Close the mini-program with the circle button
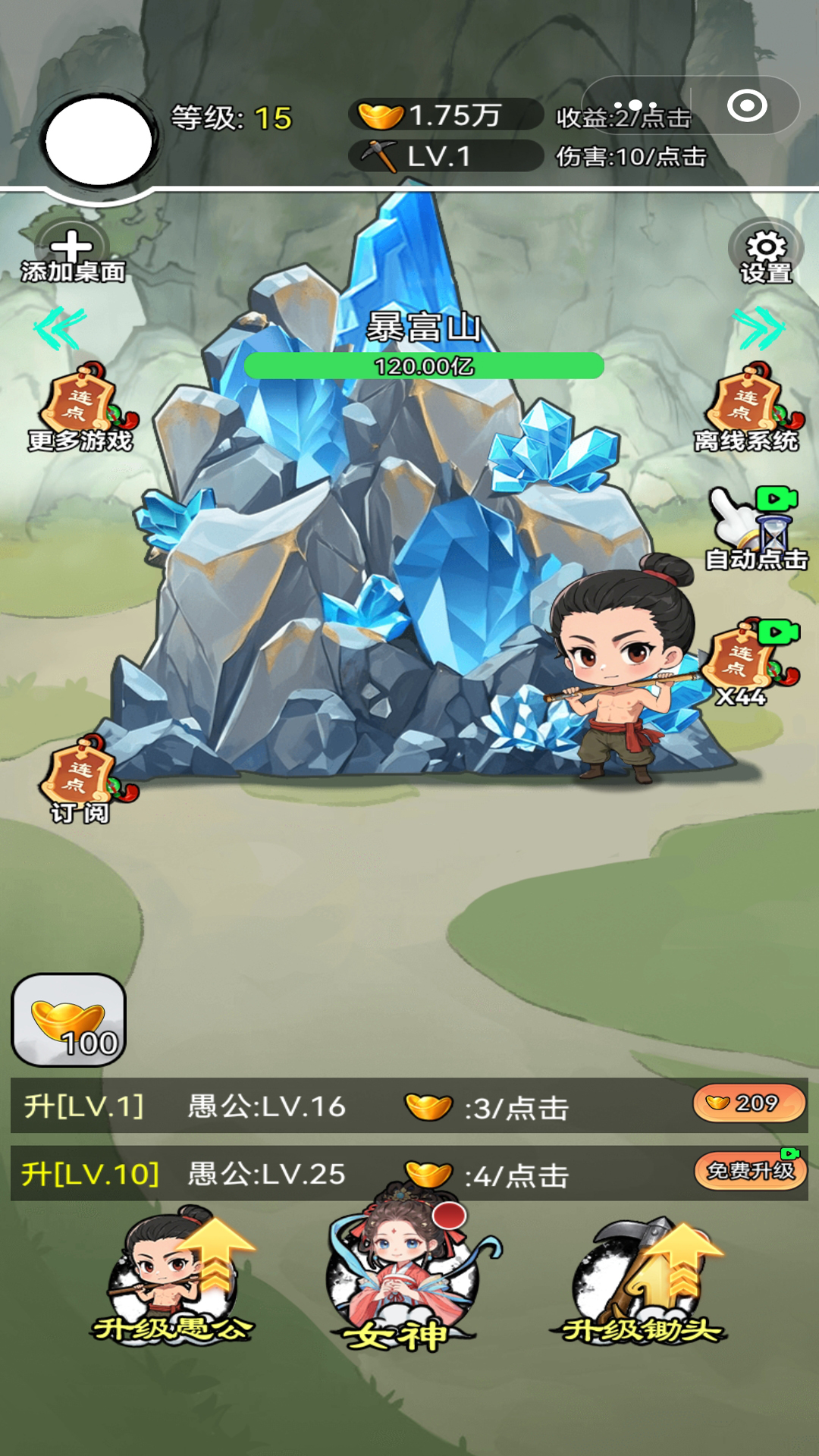 747,106
